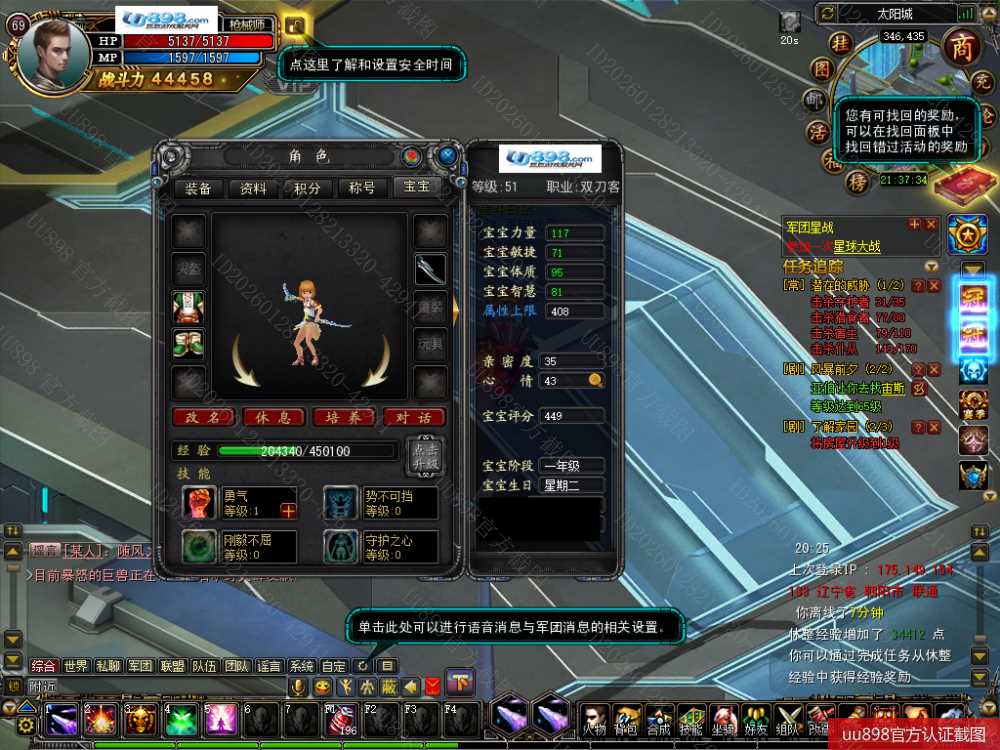The height and width of the screenshot is (750, 1000).
Task: Click the 改名 rename pet button
Action: (203, 417)
